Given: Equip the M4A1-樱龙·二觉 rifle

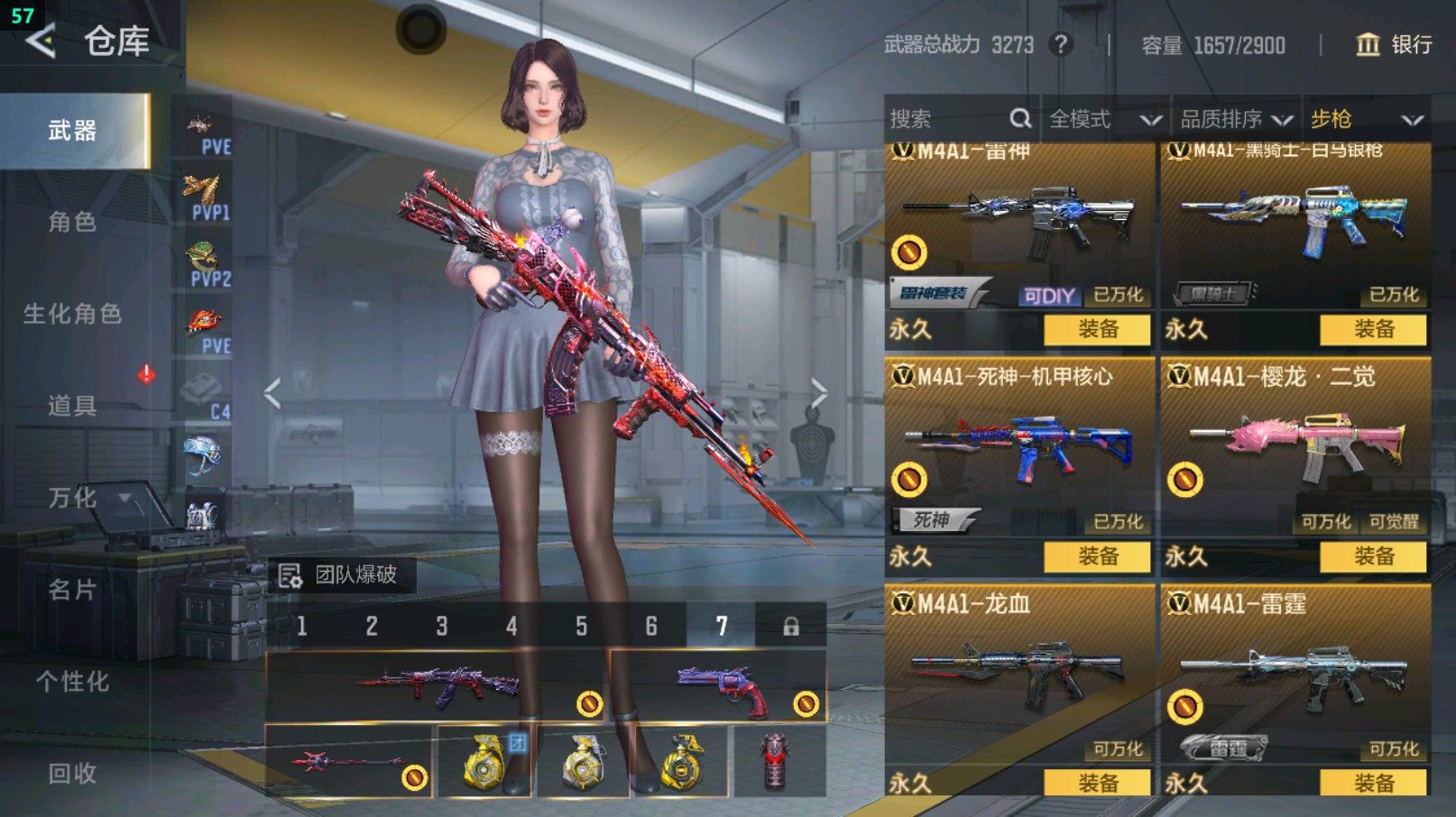Looking at the screenshot, I should click(1373, 556).
